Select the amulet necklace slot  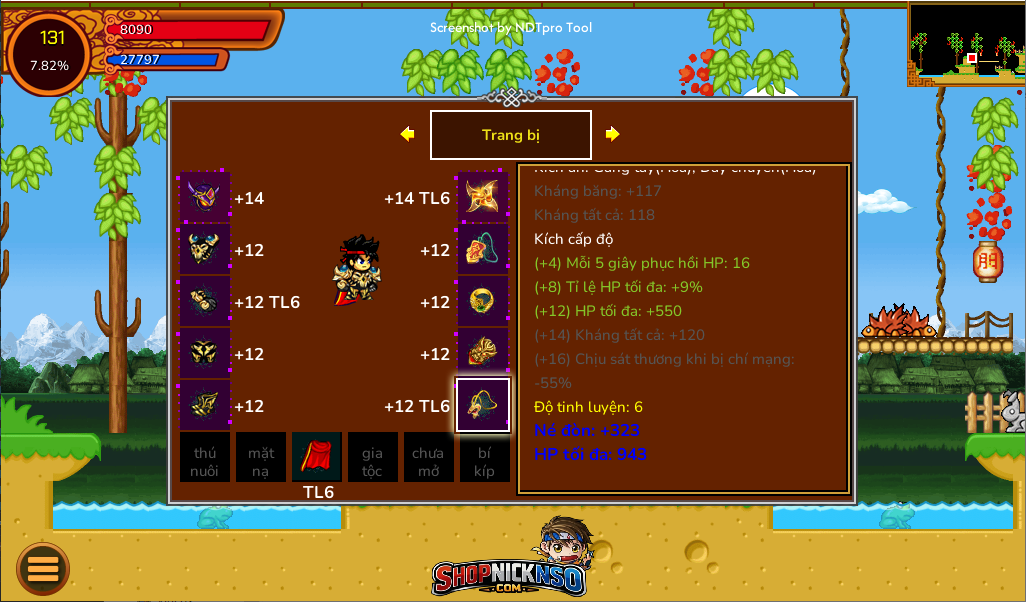[483, 250]
